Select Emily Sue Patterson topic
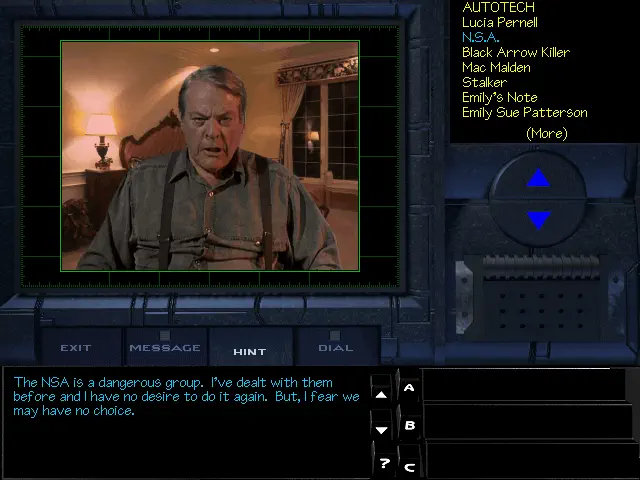Screen dimensions: 640x480 524,112
